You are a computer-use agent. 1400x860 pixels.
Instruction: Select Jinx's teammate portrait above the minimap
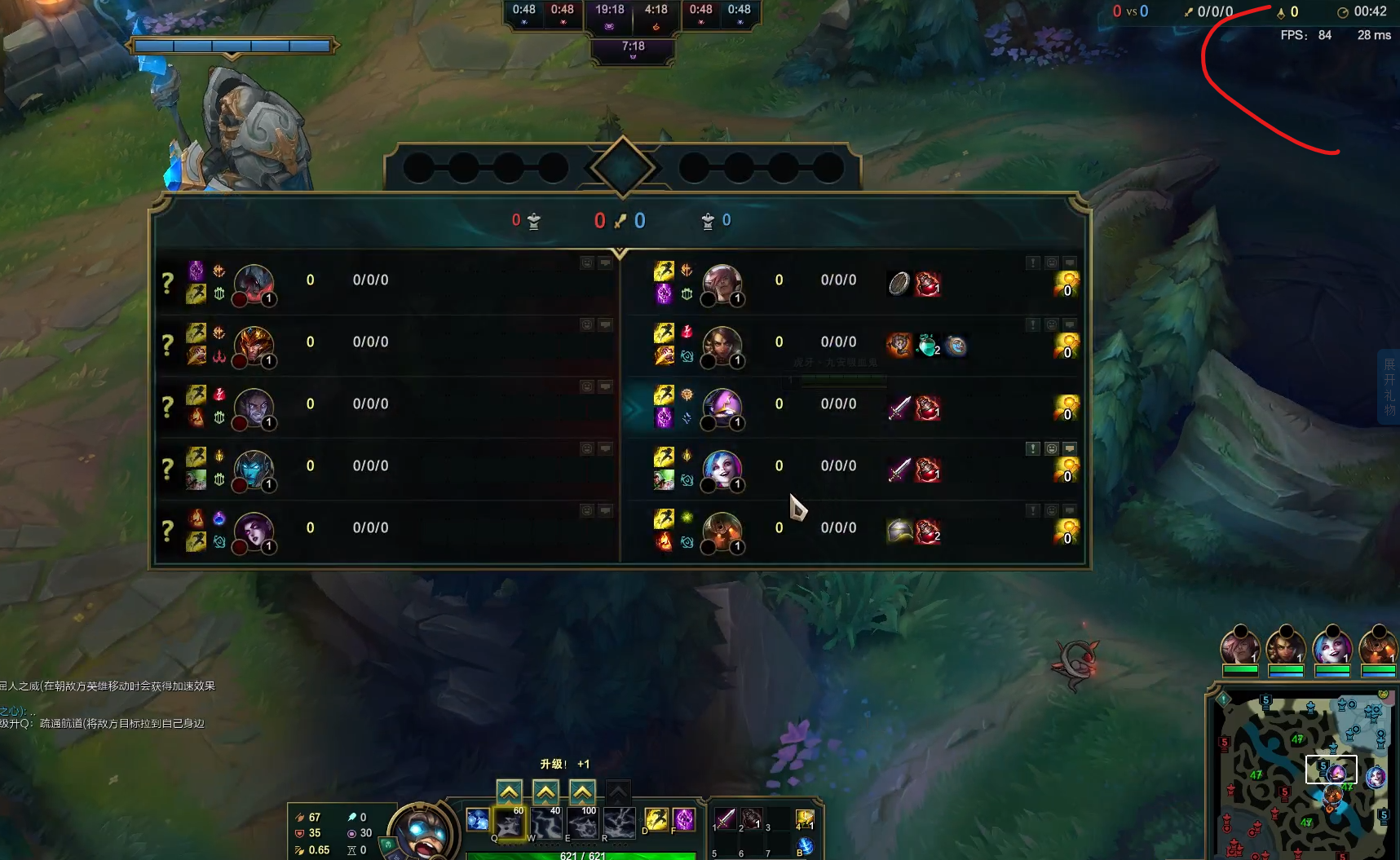coord(1332,648)
